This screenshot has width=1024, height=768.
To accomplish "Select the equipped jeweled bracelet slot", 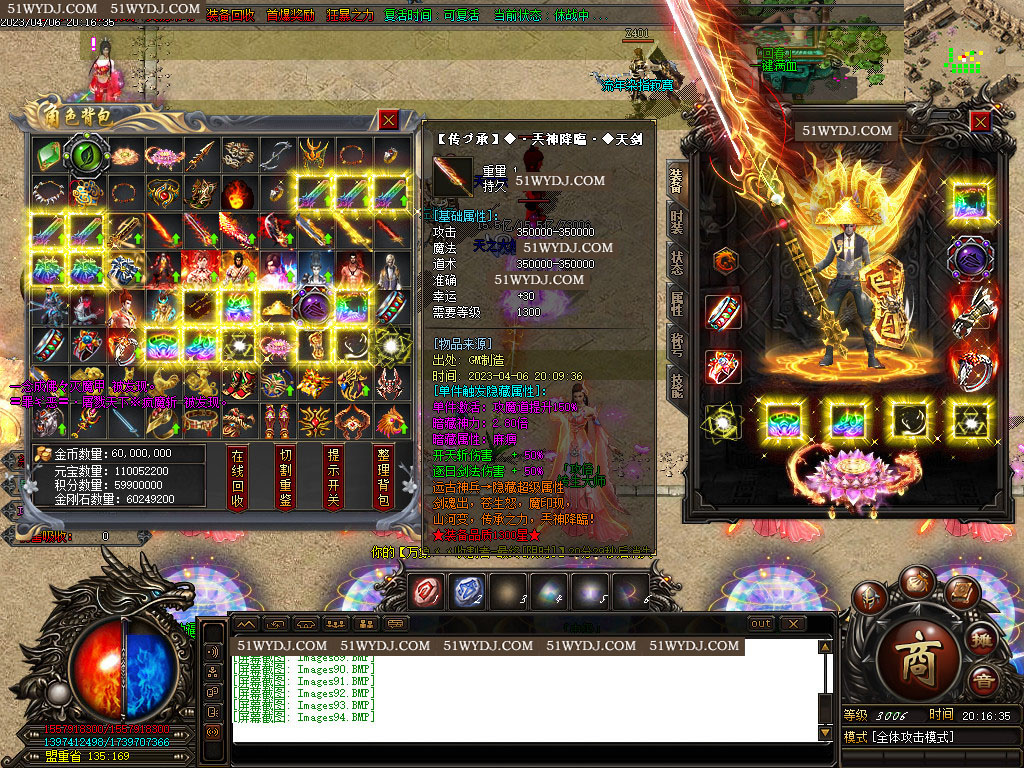I will pyautogui.click(x=723, y=313).
